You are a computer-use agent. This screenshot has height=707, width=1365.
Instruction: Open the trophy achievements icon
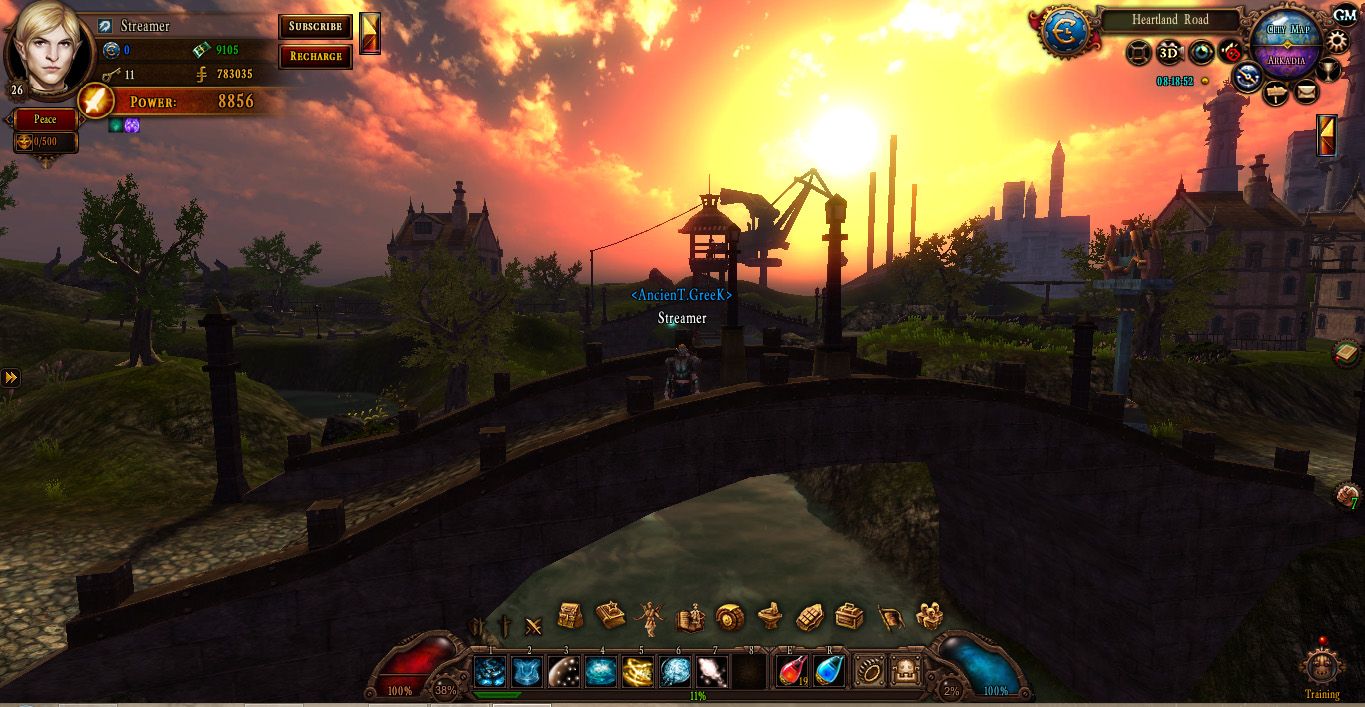pos(1329,70)
